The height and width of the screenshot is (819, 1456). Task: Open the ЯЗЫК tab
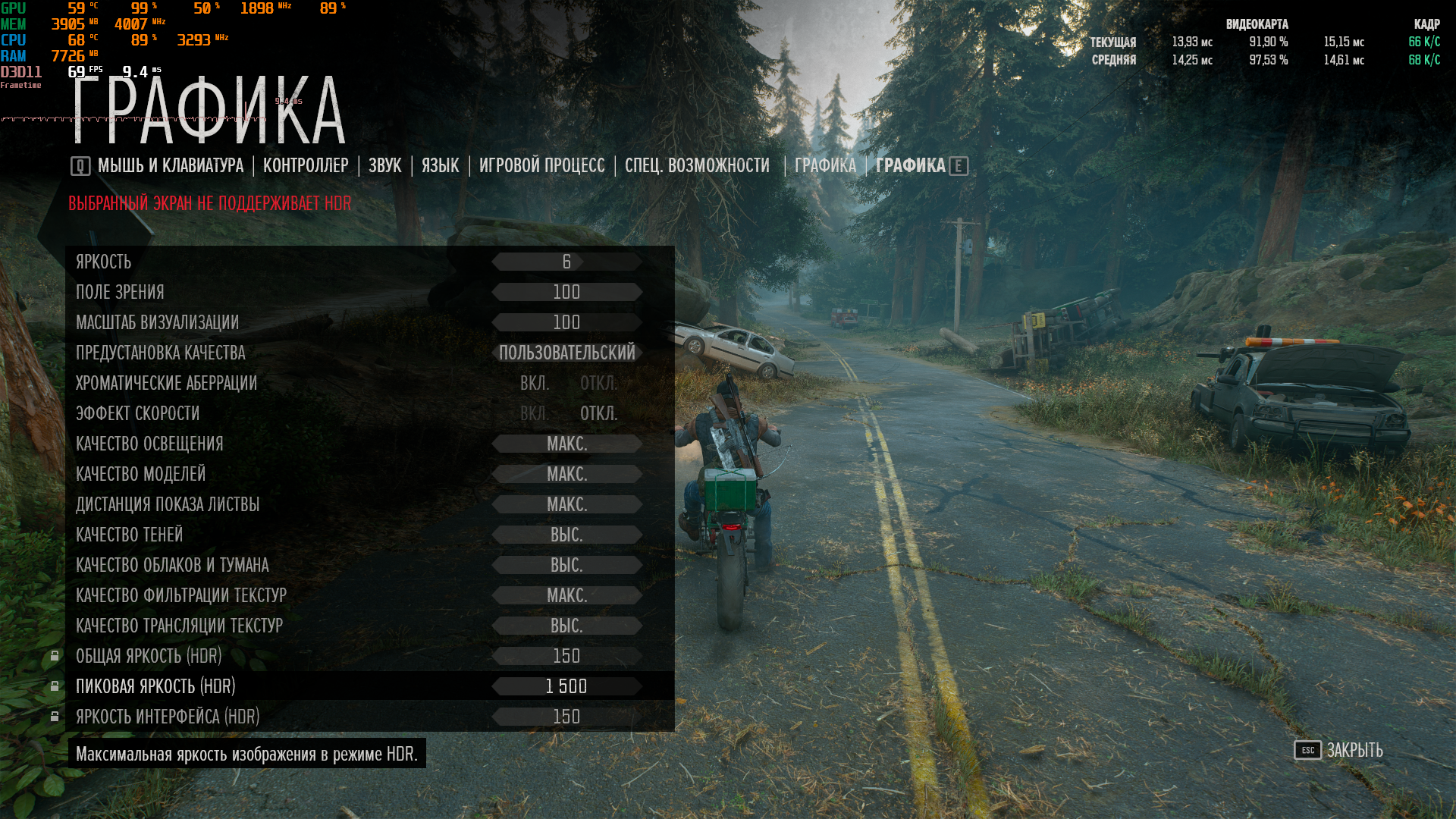440,166
